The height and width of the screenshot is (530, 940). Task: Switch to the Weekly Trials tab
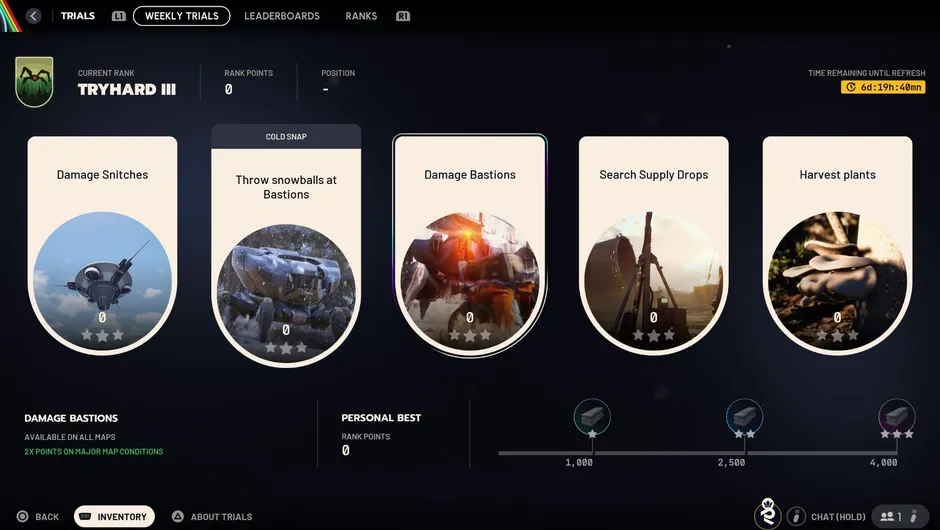[x=181, y=16]
